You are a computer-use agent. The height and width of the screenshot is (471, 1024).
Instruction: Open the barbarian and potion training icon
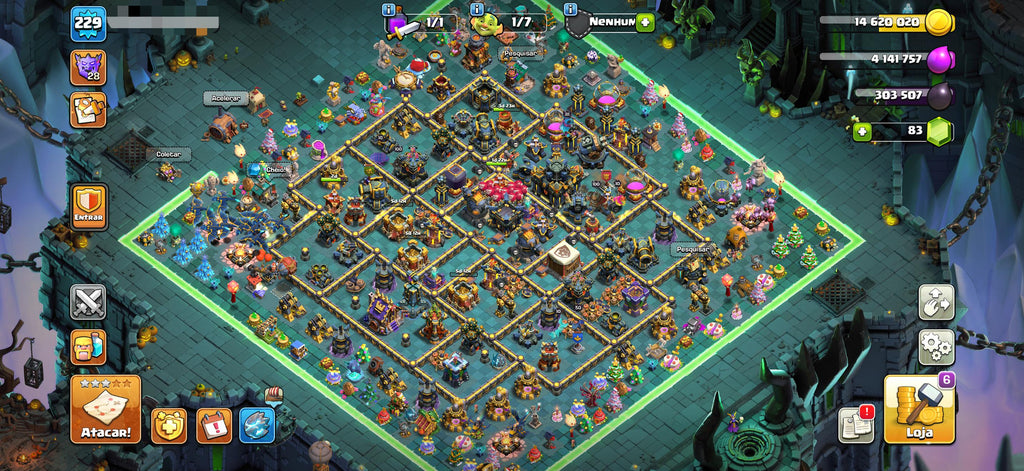[x=88, y=347]
